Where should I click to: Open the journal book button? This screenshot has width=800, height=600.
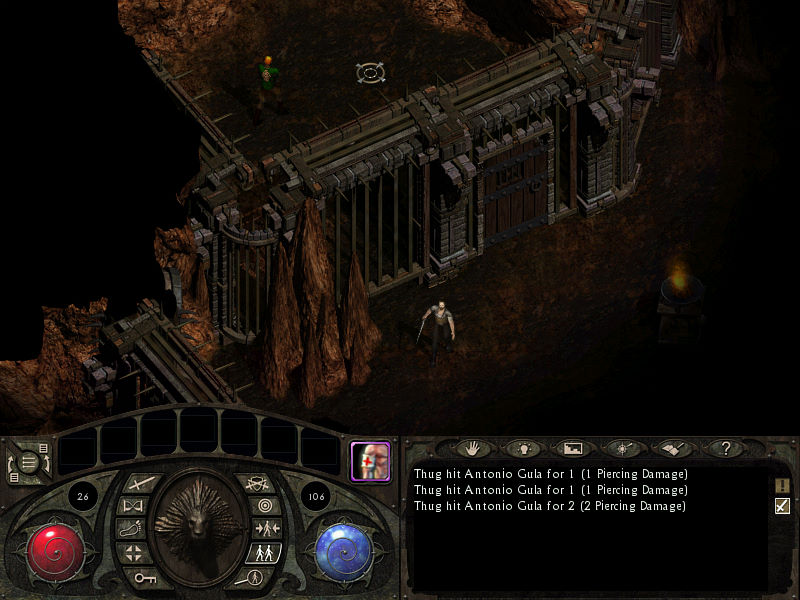click(674, 449)
